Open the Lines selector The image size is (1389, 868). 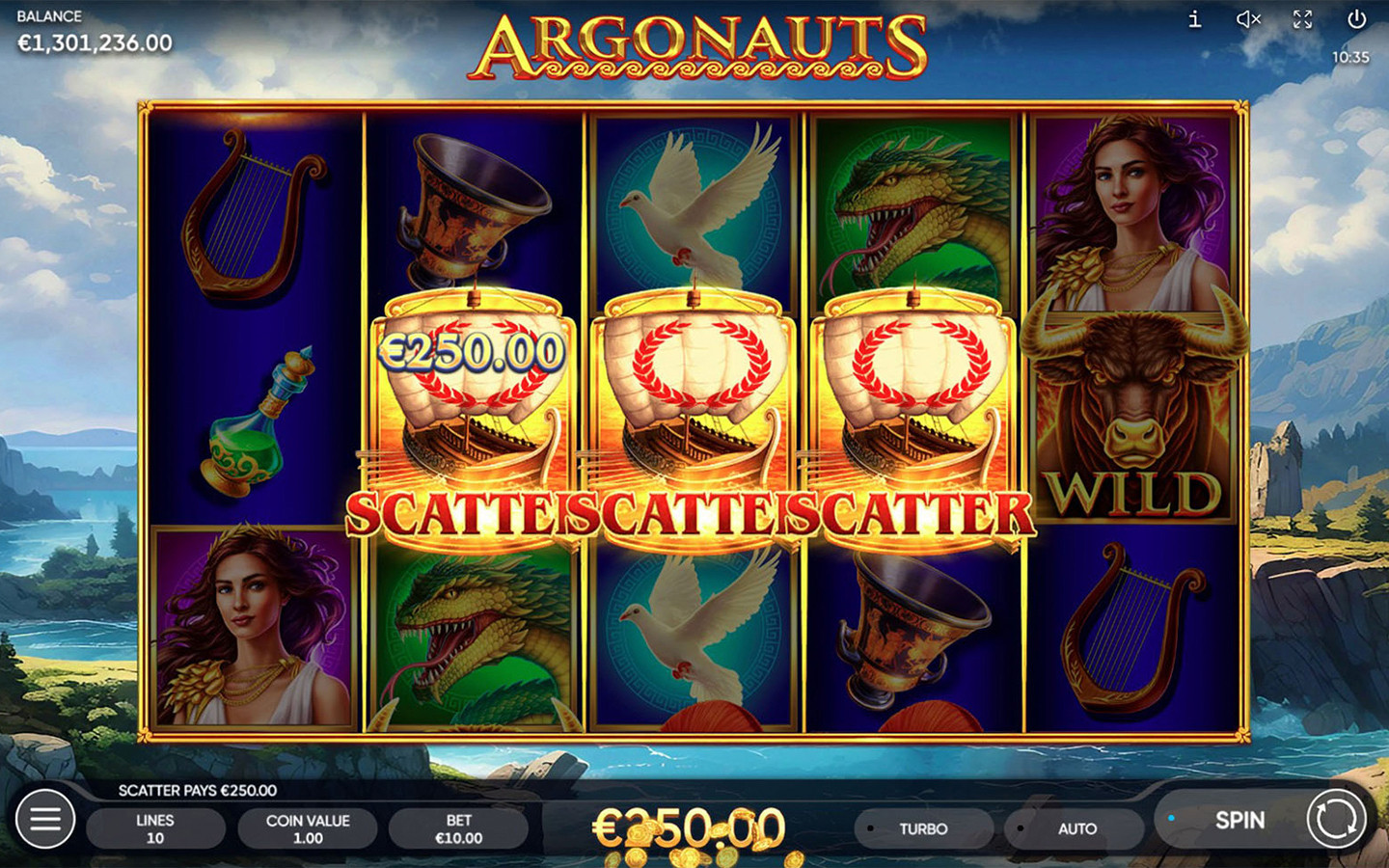click(x=155, y=827)
